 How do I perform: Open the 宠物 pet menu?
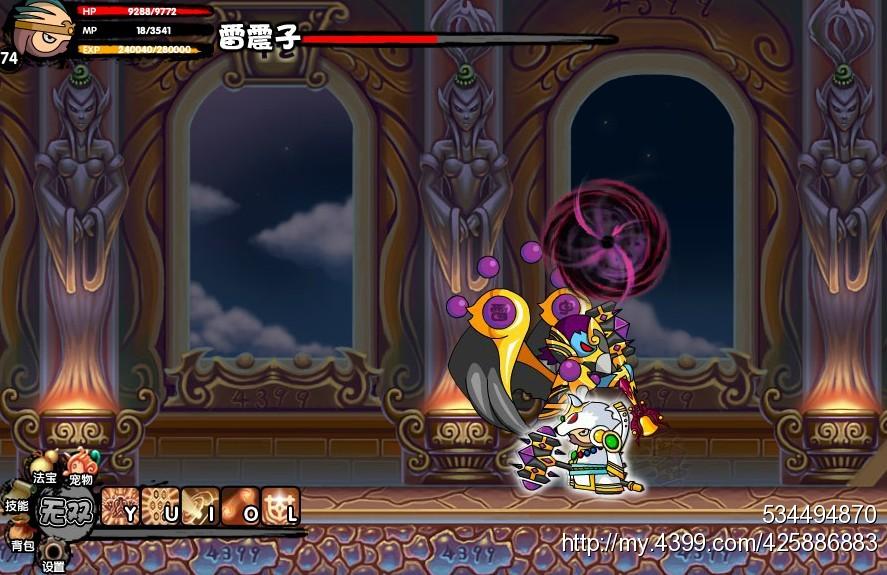pyautogui.click(x=80, y=469)
